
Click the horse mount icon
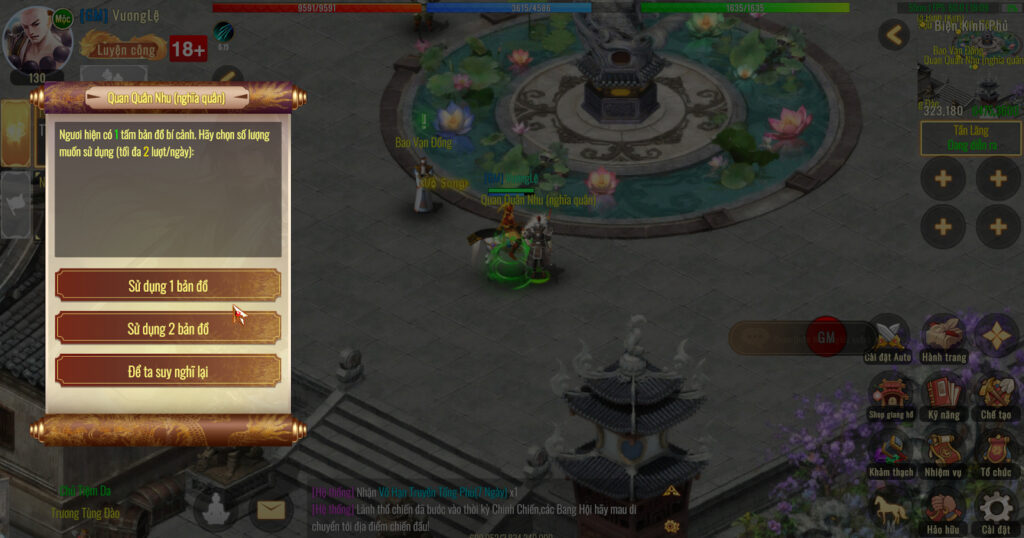pyautogui.click(x=889, y=508)
